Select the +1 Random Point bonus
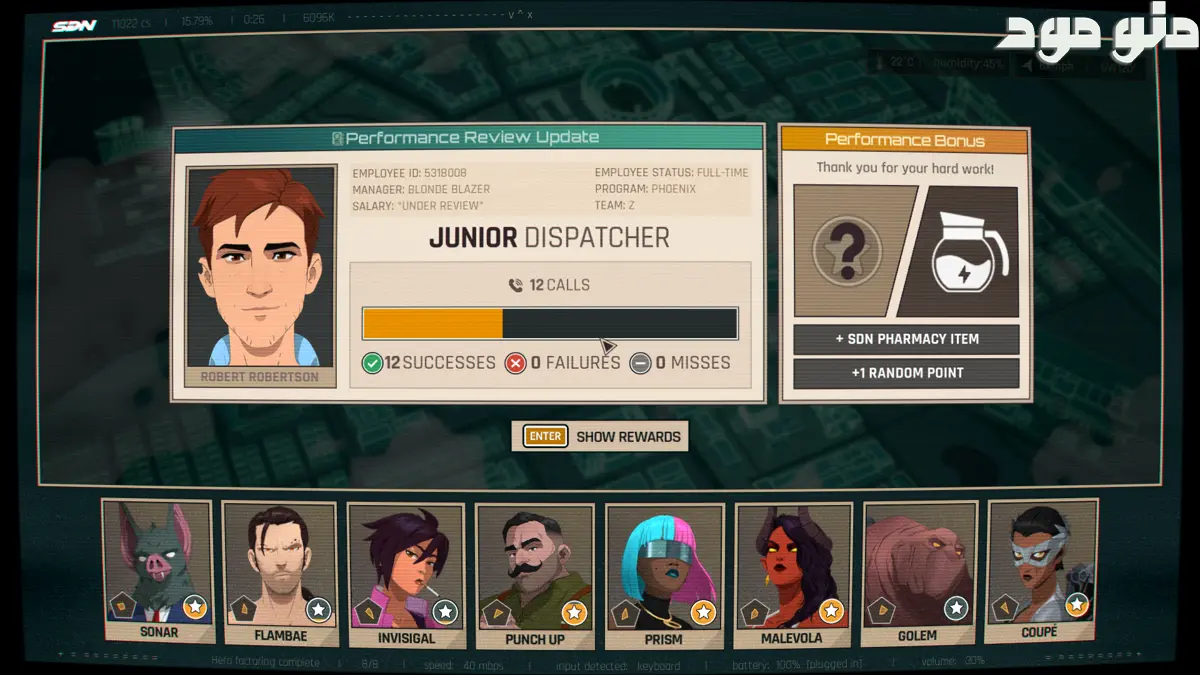Image resolution: width=1200 pixels, height=675 pixels. point(906,373)
